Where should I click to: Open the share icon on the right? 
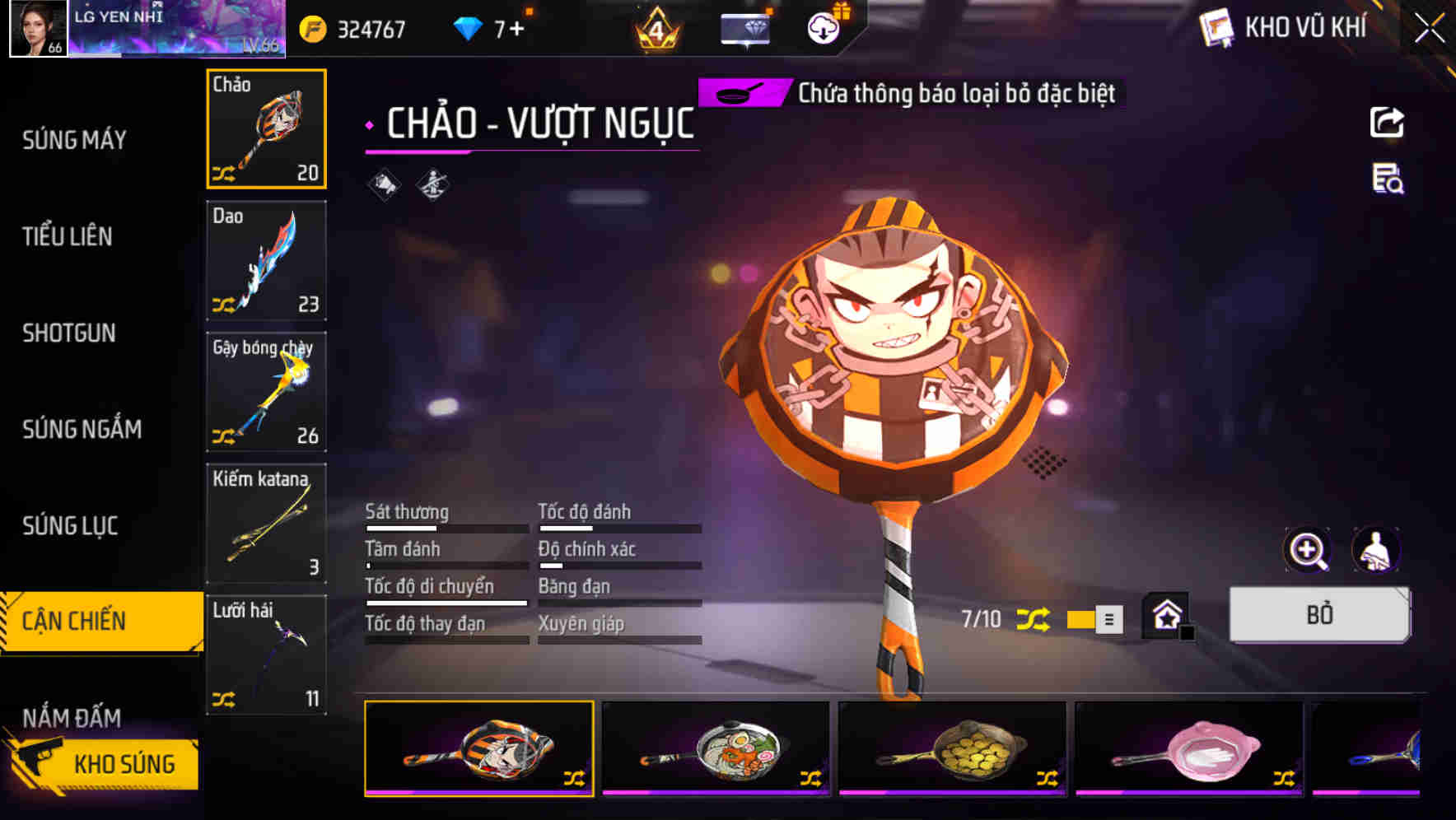pos(1388,122)
